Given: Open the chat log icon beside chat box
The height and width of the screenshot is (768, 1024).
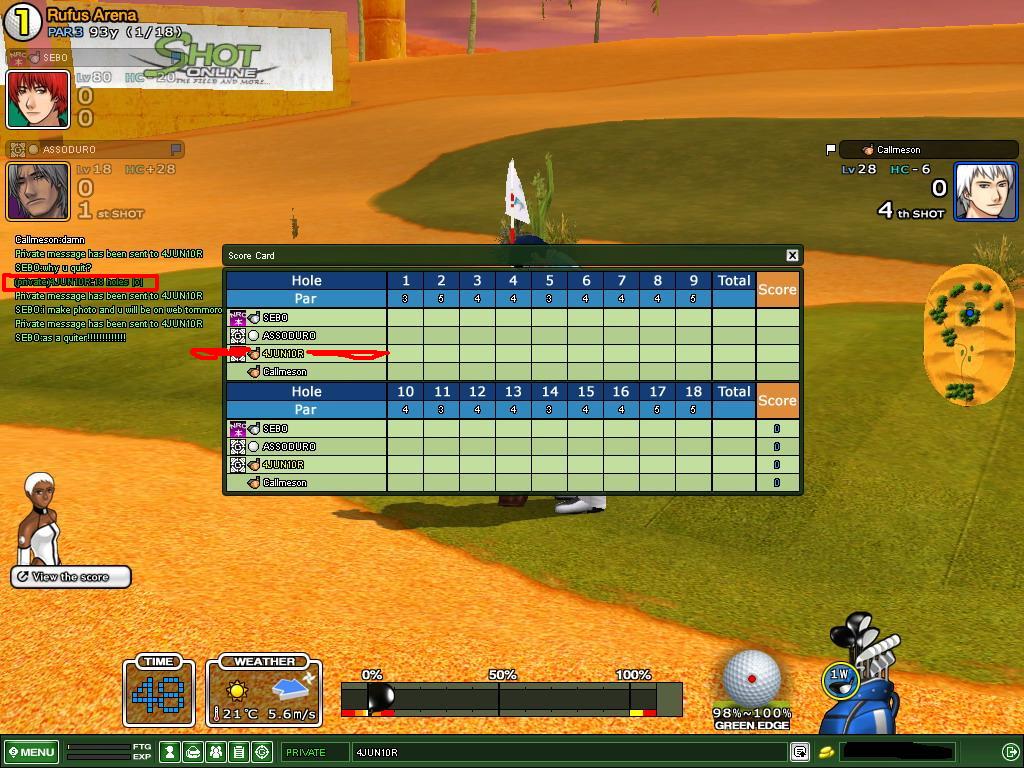Looking at the screenshot, I should [x=800, y=752].
